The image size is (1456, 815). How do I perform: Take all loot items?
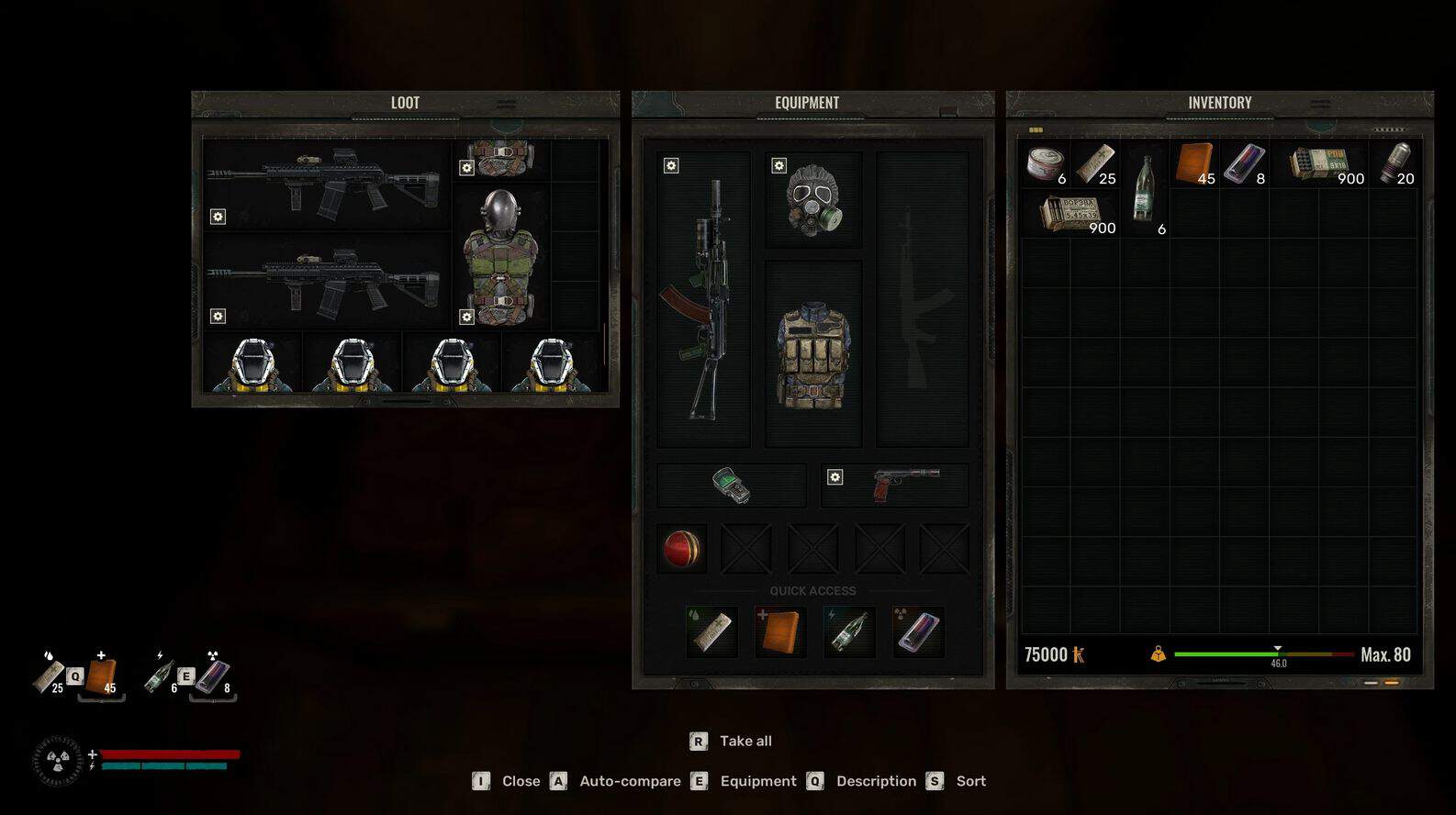[745, 741]
